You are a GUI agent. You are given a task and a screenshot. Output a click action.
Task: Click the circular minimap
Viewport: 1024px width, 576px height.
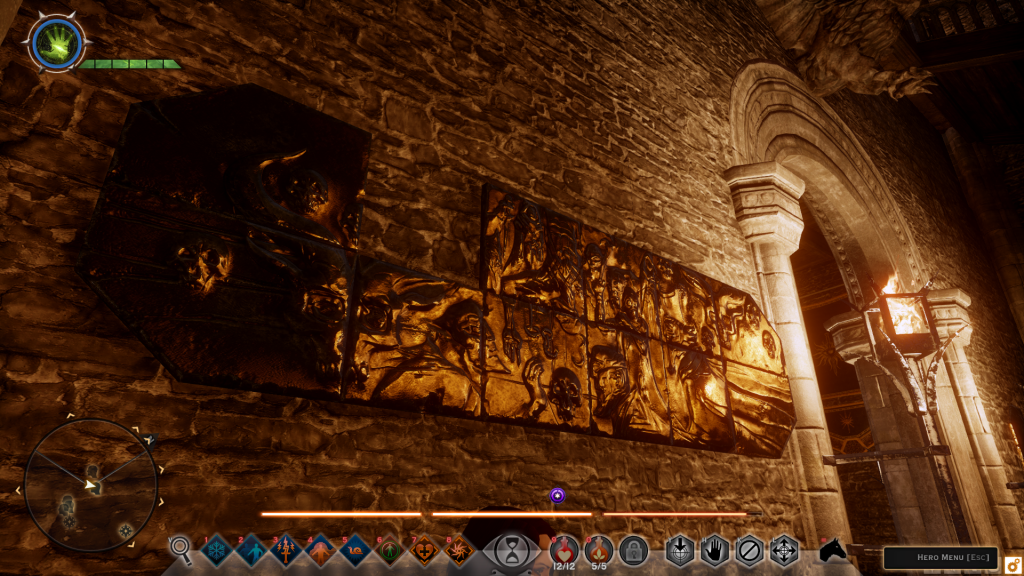(91, 484)
